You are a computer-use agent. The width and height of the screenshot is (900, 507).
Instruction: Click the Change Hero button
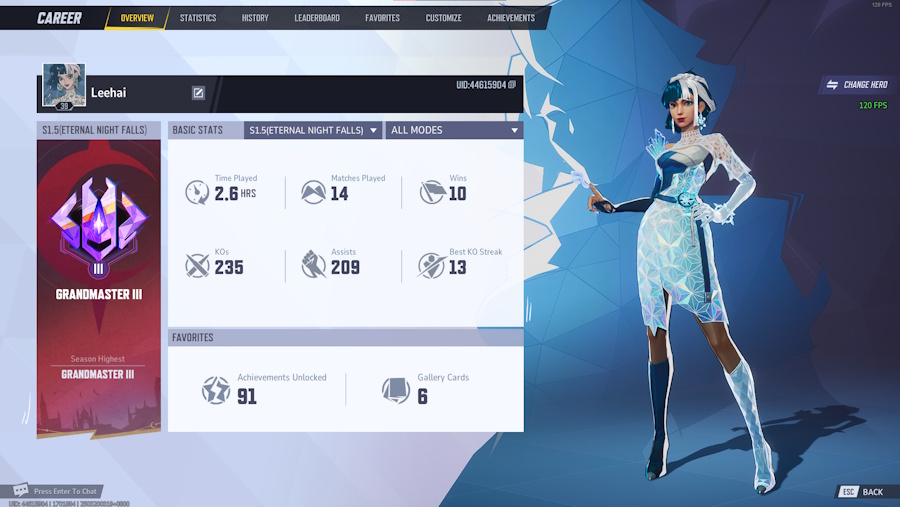click(857, 85)
